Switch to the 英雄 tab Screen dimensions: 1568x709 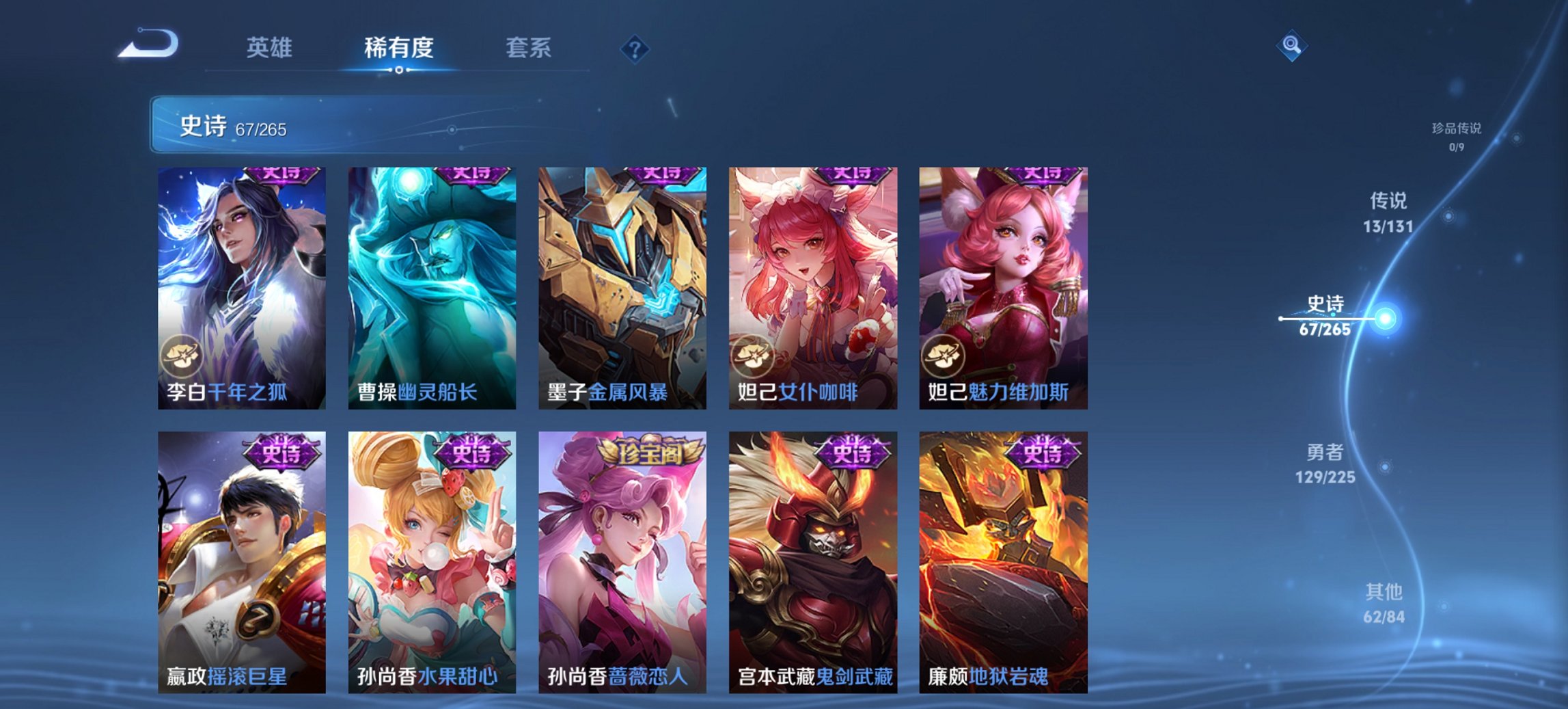click(x=272, y=48)
